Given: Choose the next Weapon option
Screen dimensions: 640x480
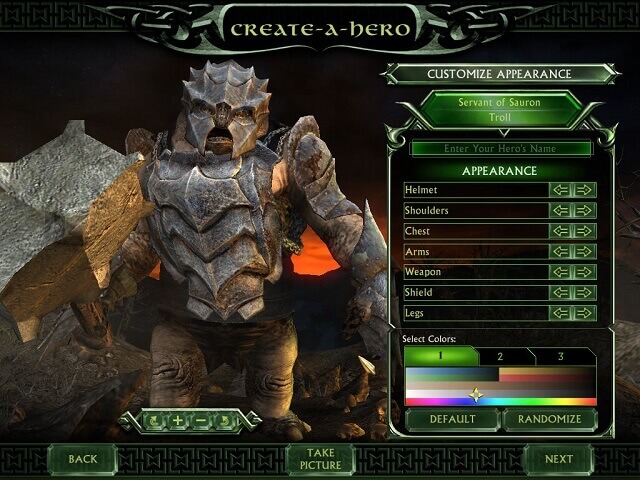Looking at the screenshot, I should point(585,272).
